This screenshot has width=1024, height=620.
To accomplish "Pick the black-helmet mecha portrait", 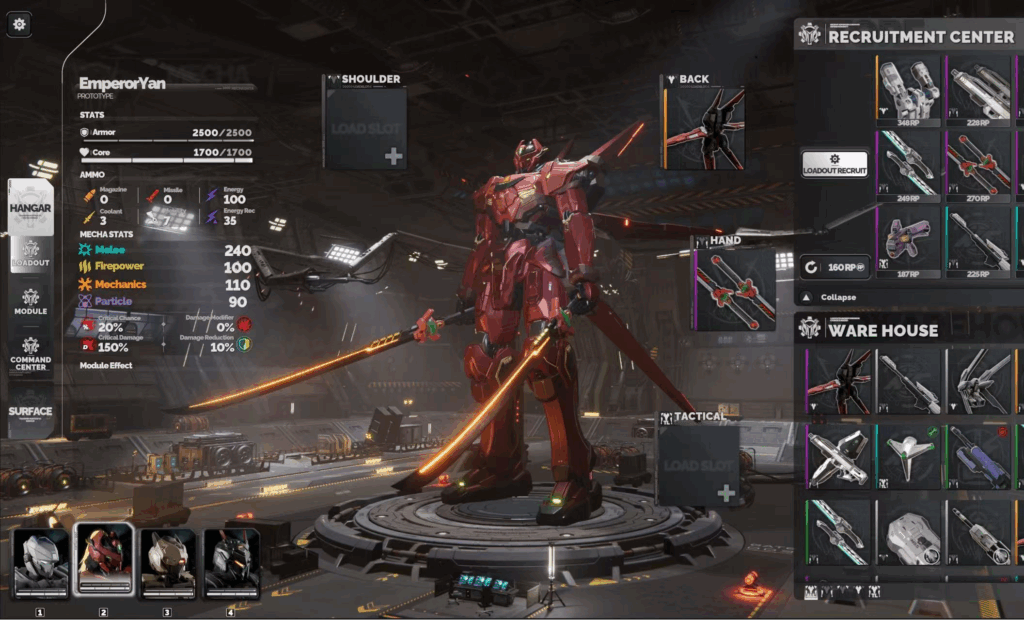I will pyautogui.click(x=232, y=561).
